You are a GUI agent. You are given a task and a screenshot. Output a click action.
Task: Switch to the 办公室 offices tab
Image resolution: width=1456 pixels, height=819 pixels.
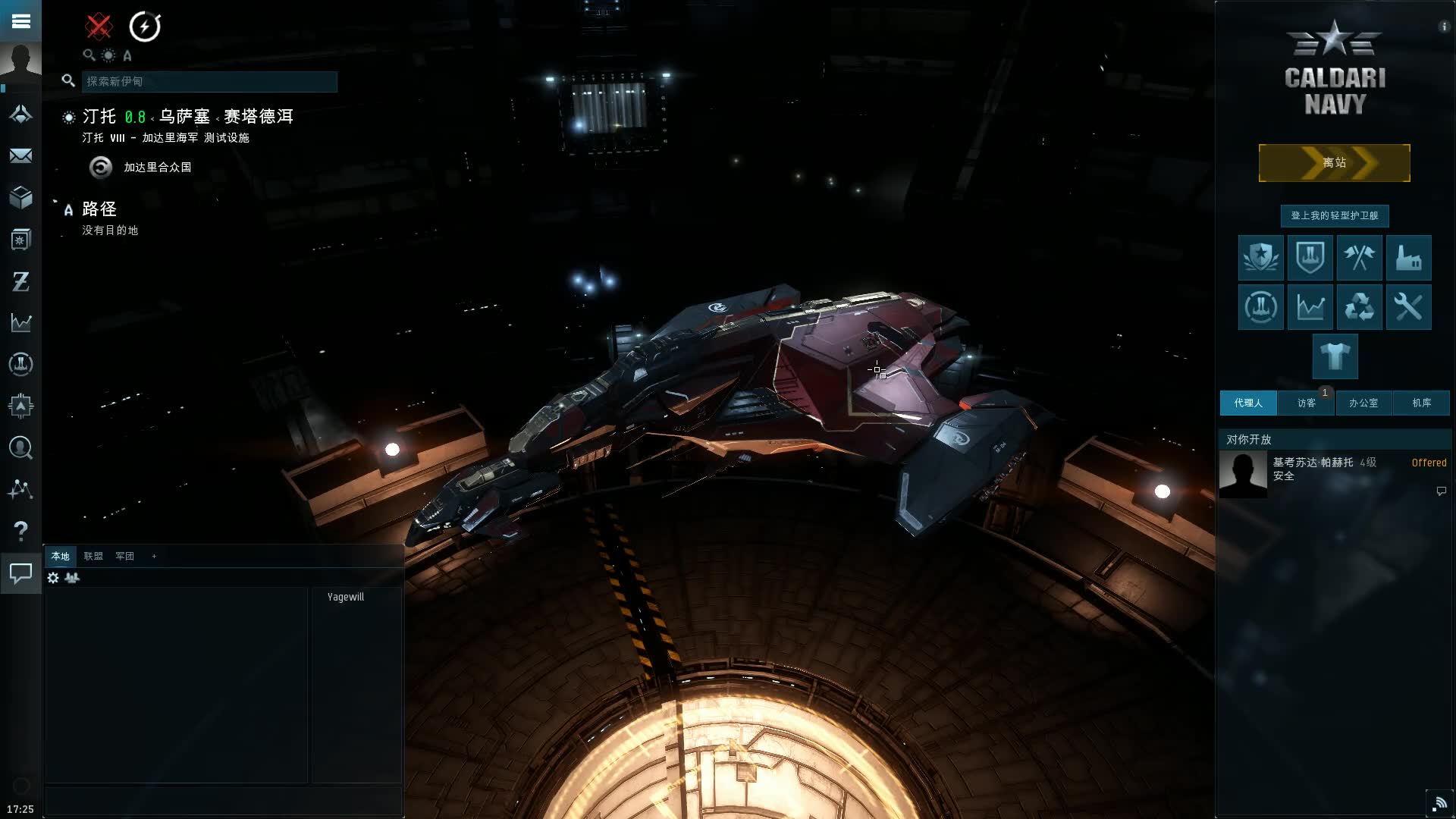pos(1363,403)
